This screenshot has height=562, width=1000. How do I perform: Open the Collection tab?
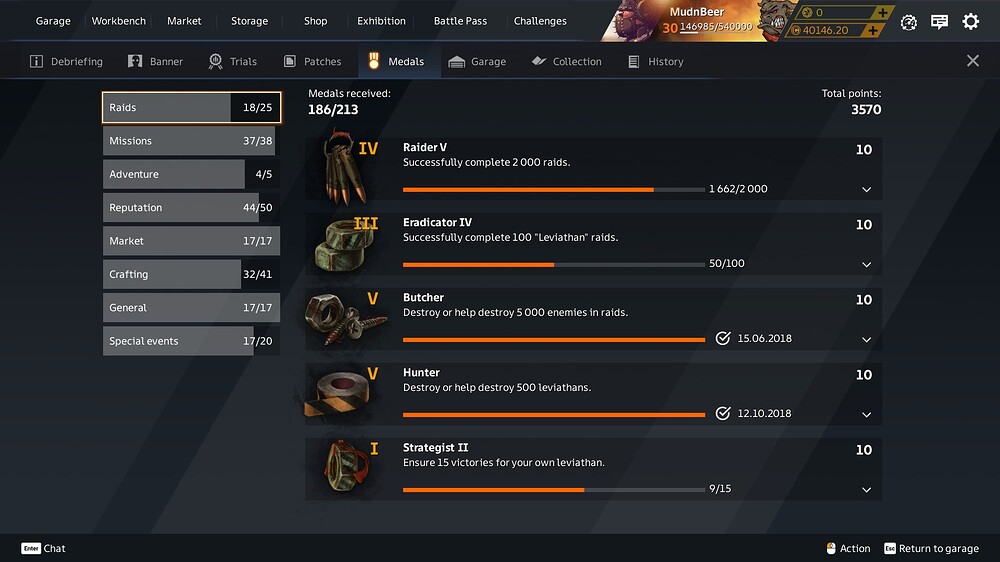pyautogui.click(x=566, y=61)
